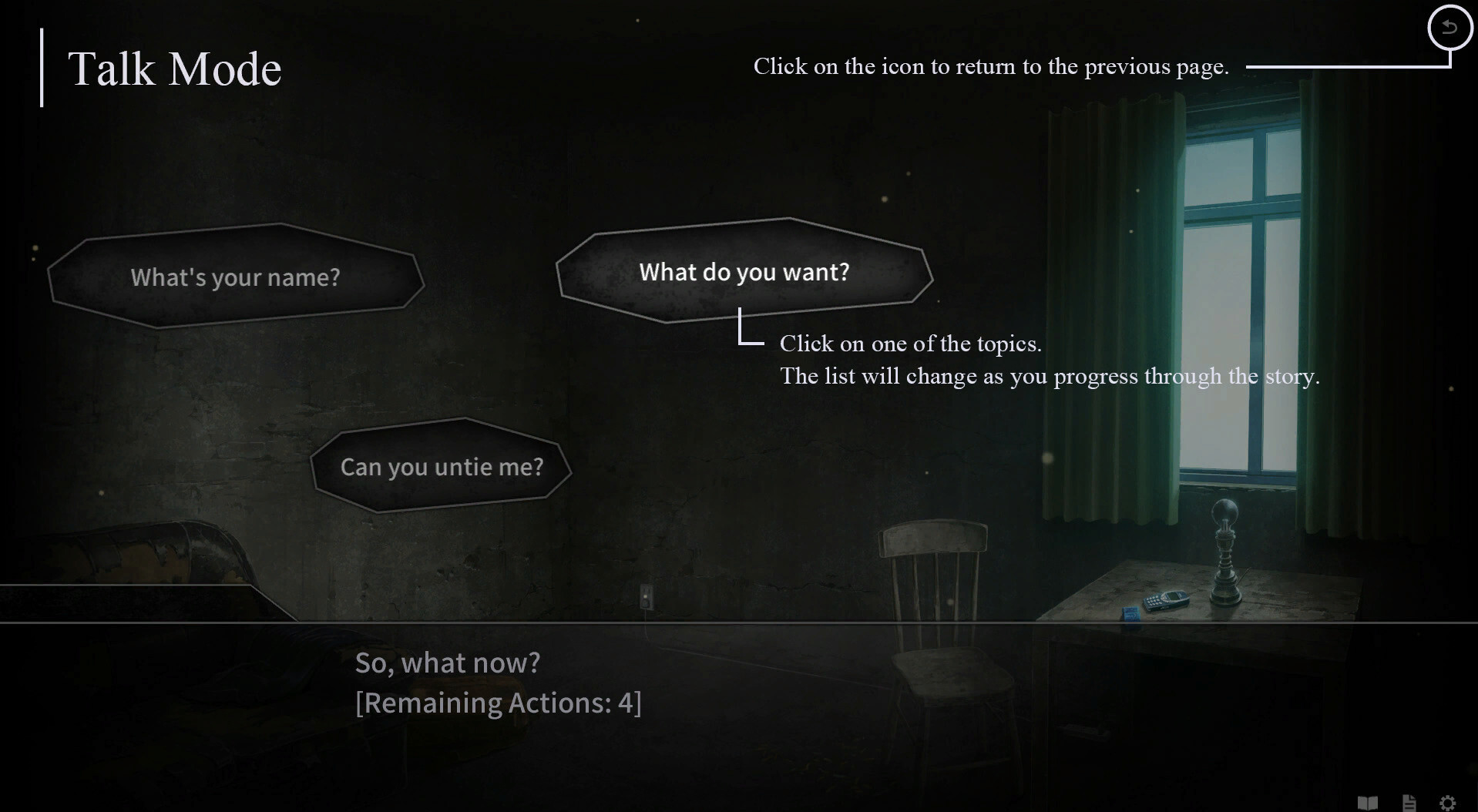Click the tutorial line about returning to previous page
This screenshot has height=812, width=1478.
pos(990,66)
